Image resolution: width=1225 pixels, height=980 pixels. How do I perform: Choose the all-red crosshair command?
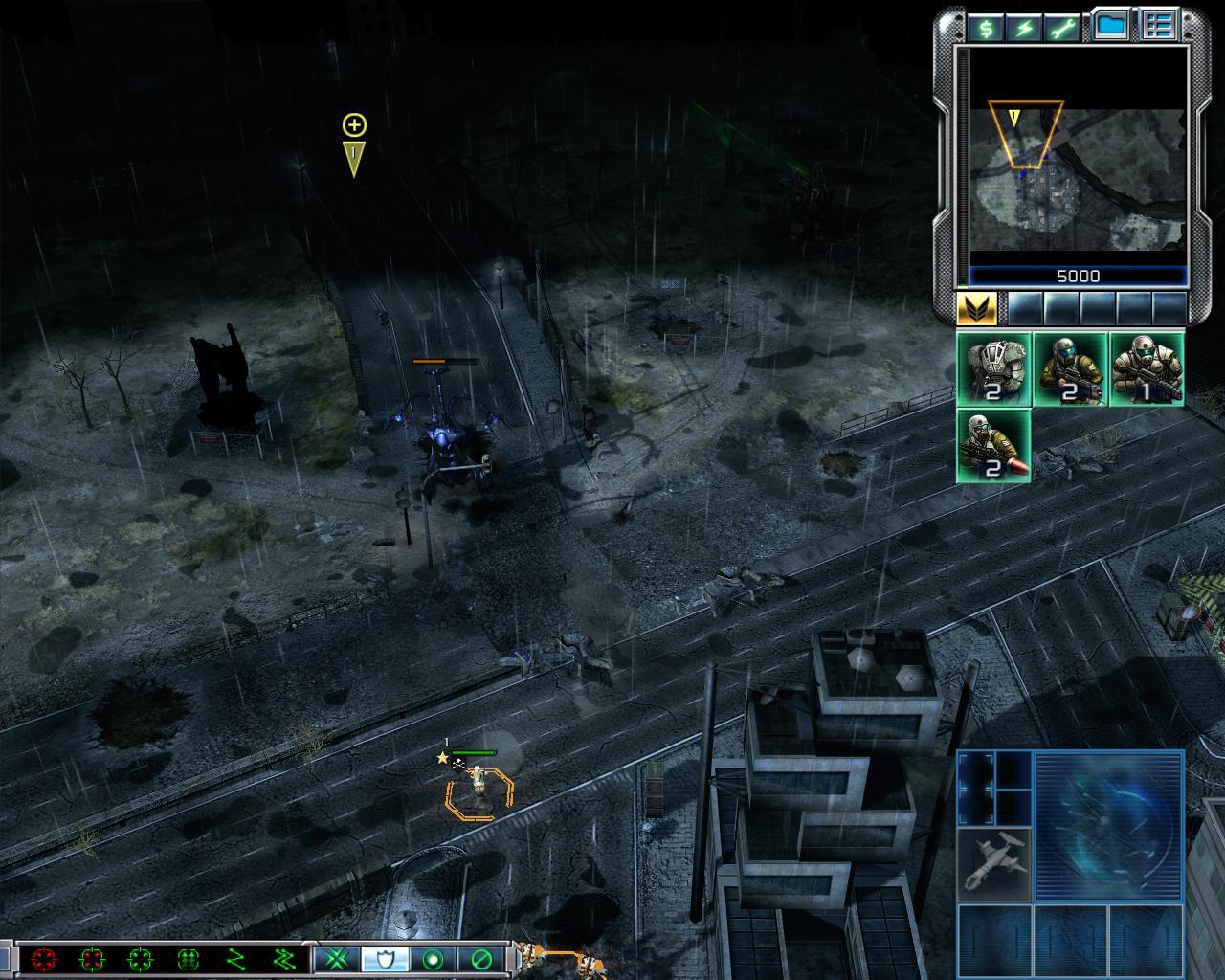[x=44, y=959]
